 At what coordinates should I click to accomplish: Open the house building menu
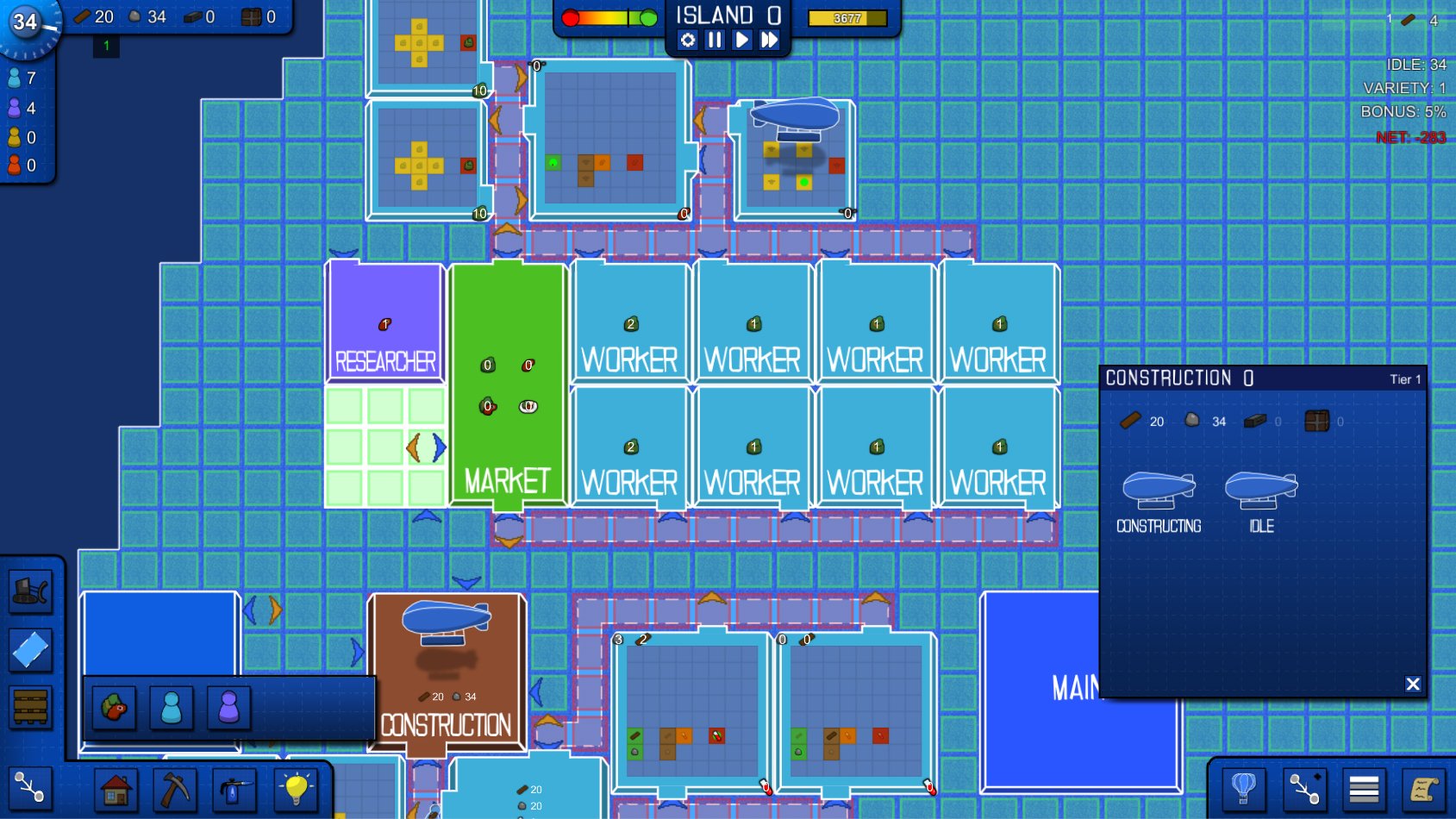[116, 789]
